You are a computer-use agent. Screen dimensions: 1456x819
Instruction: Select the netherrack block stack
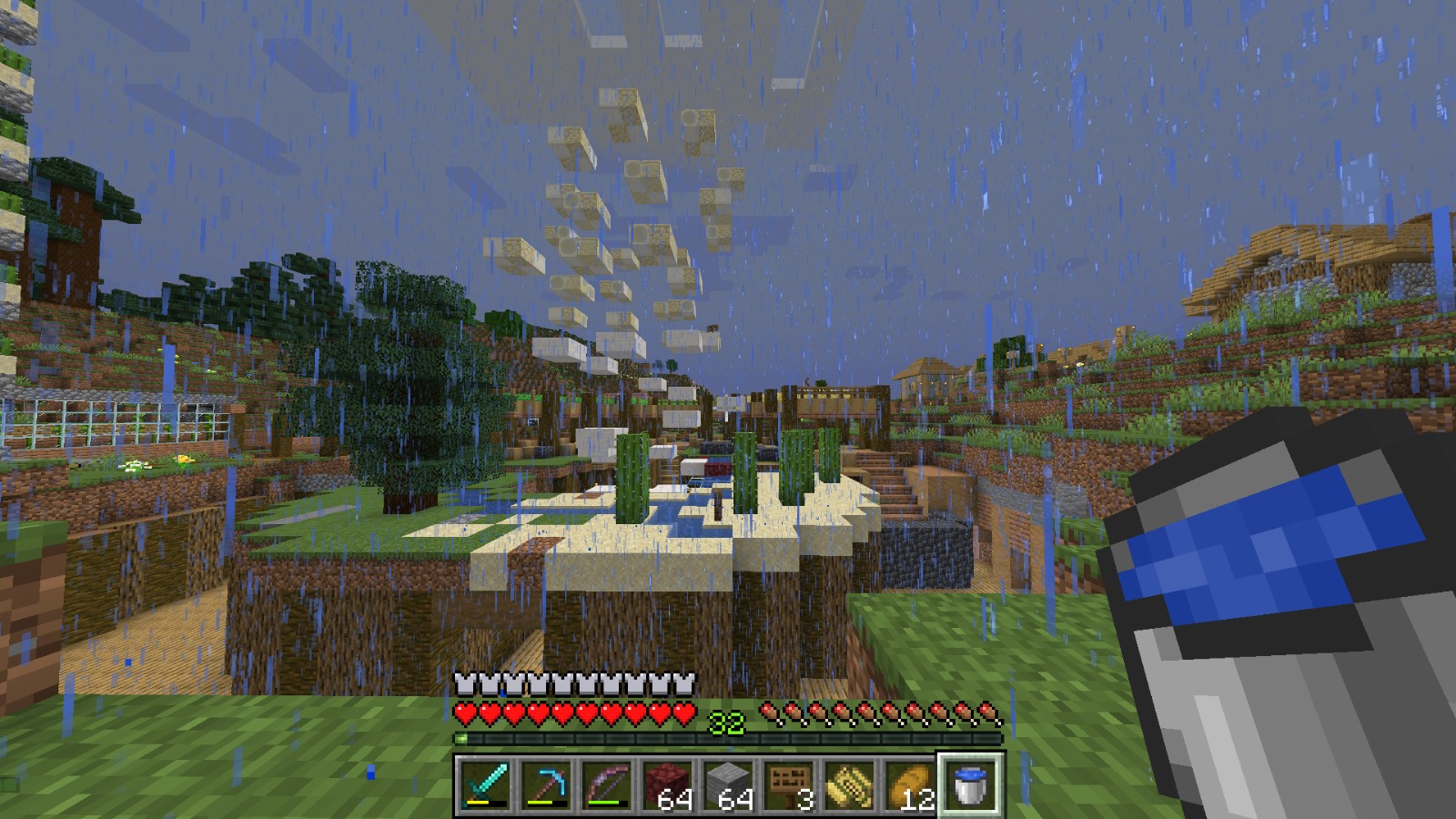coord(667,784)
